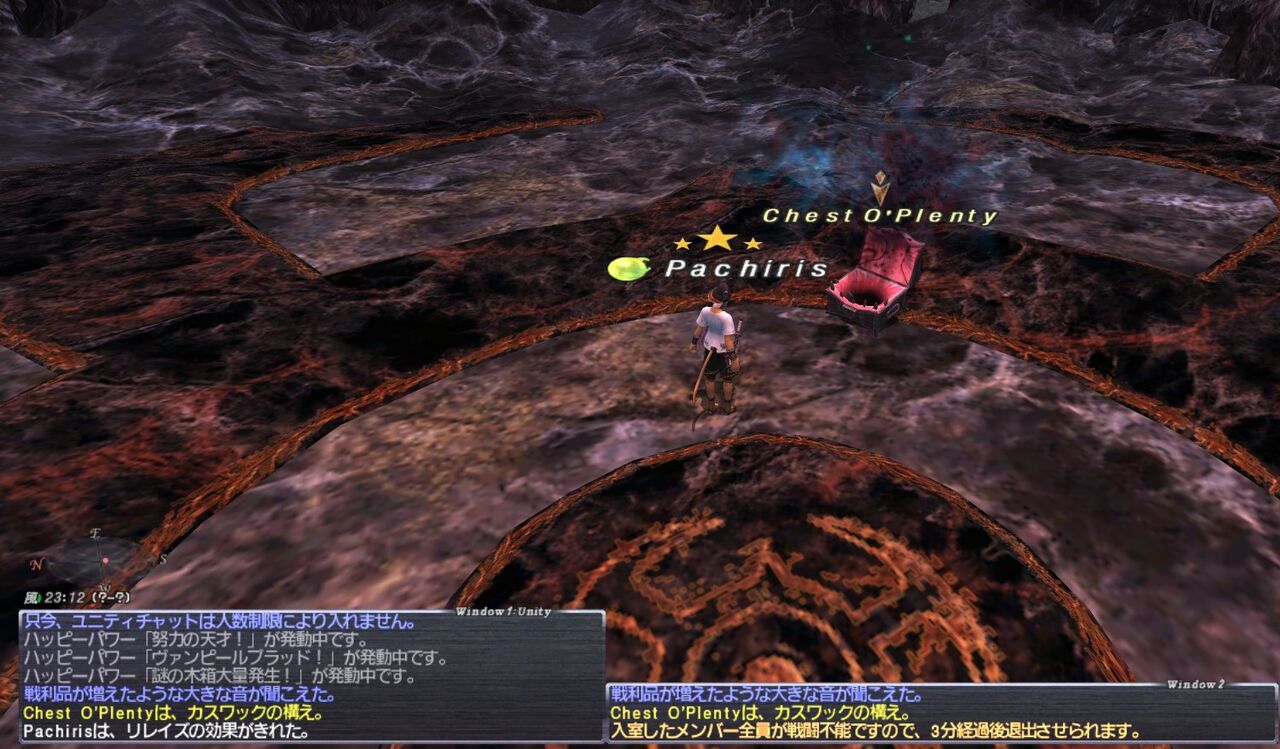1280x749 pixels.
Task: Click the Chest O'Plenty nameplate text
Action: click(880, 214)
